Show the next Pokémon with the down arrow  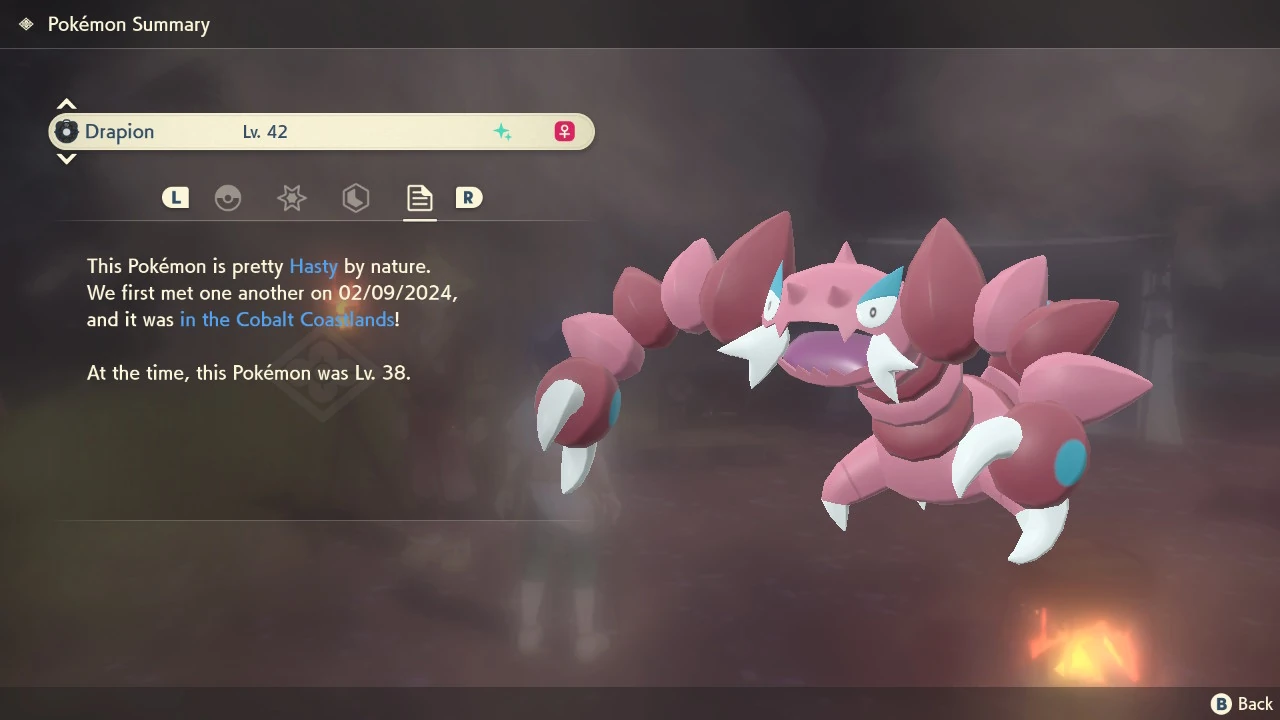pos(66,160)
